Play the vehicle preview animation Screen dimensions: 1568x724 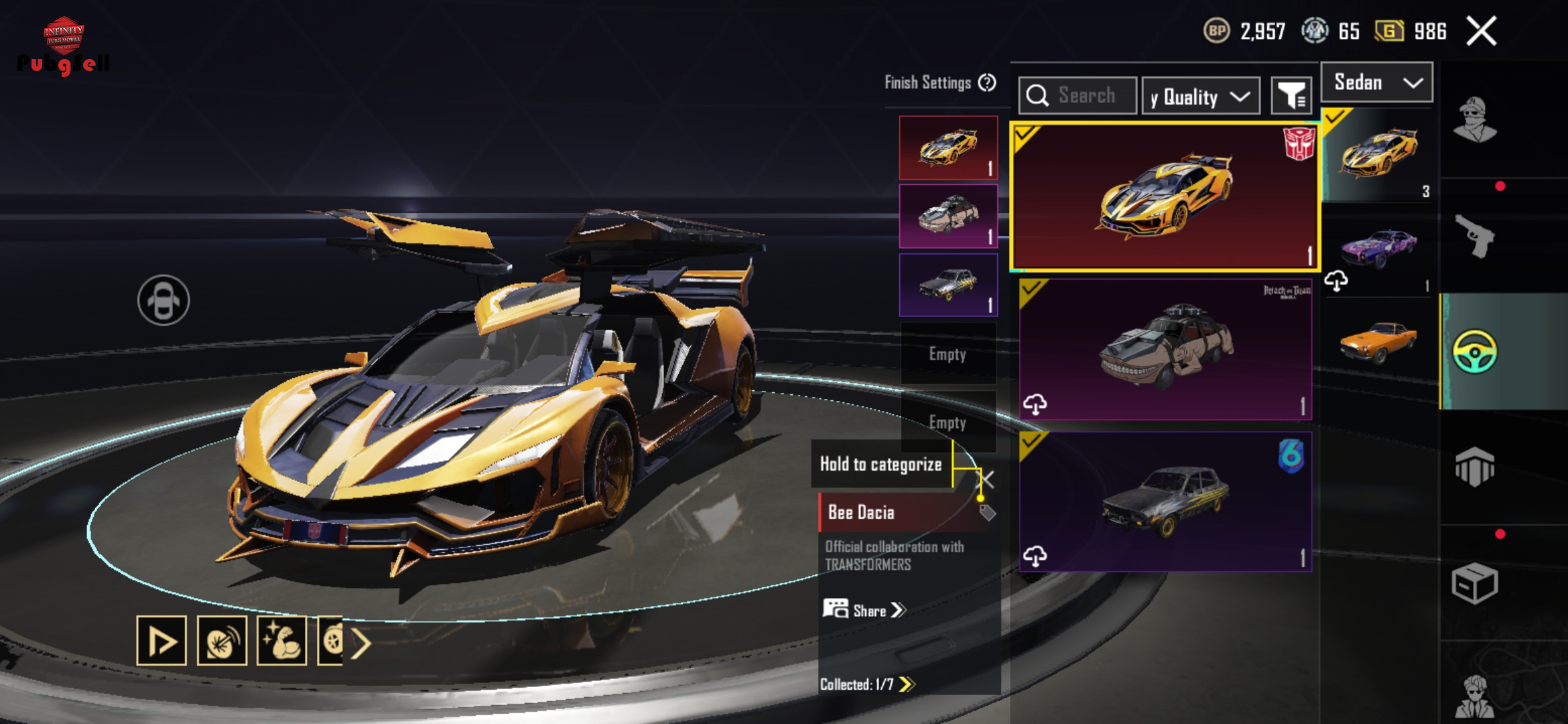click(161, 641)
